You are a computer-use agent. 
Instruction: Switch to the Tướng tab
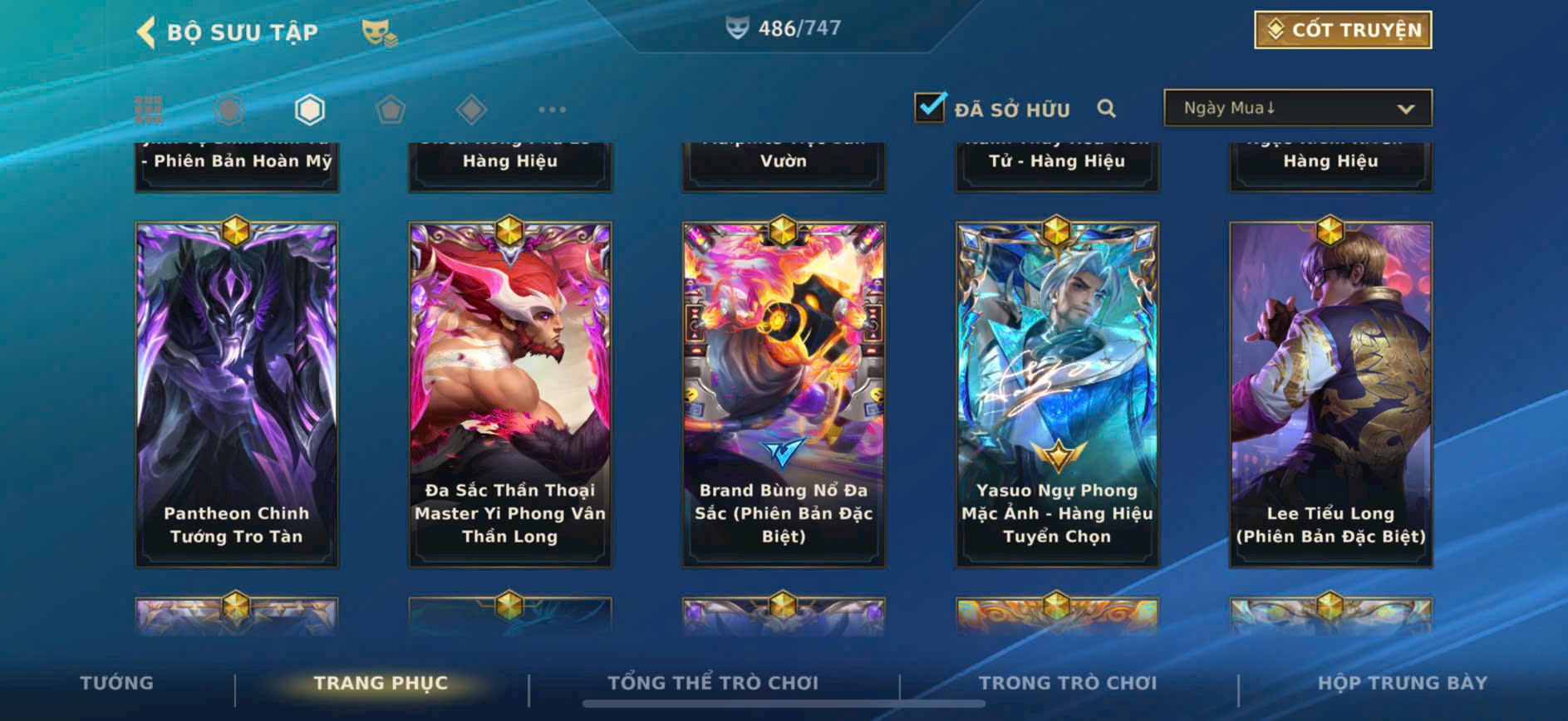point(116,683)
